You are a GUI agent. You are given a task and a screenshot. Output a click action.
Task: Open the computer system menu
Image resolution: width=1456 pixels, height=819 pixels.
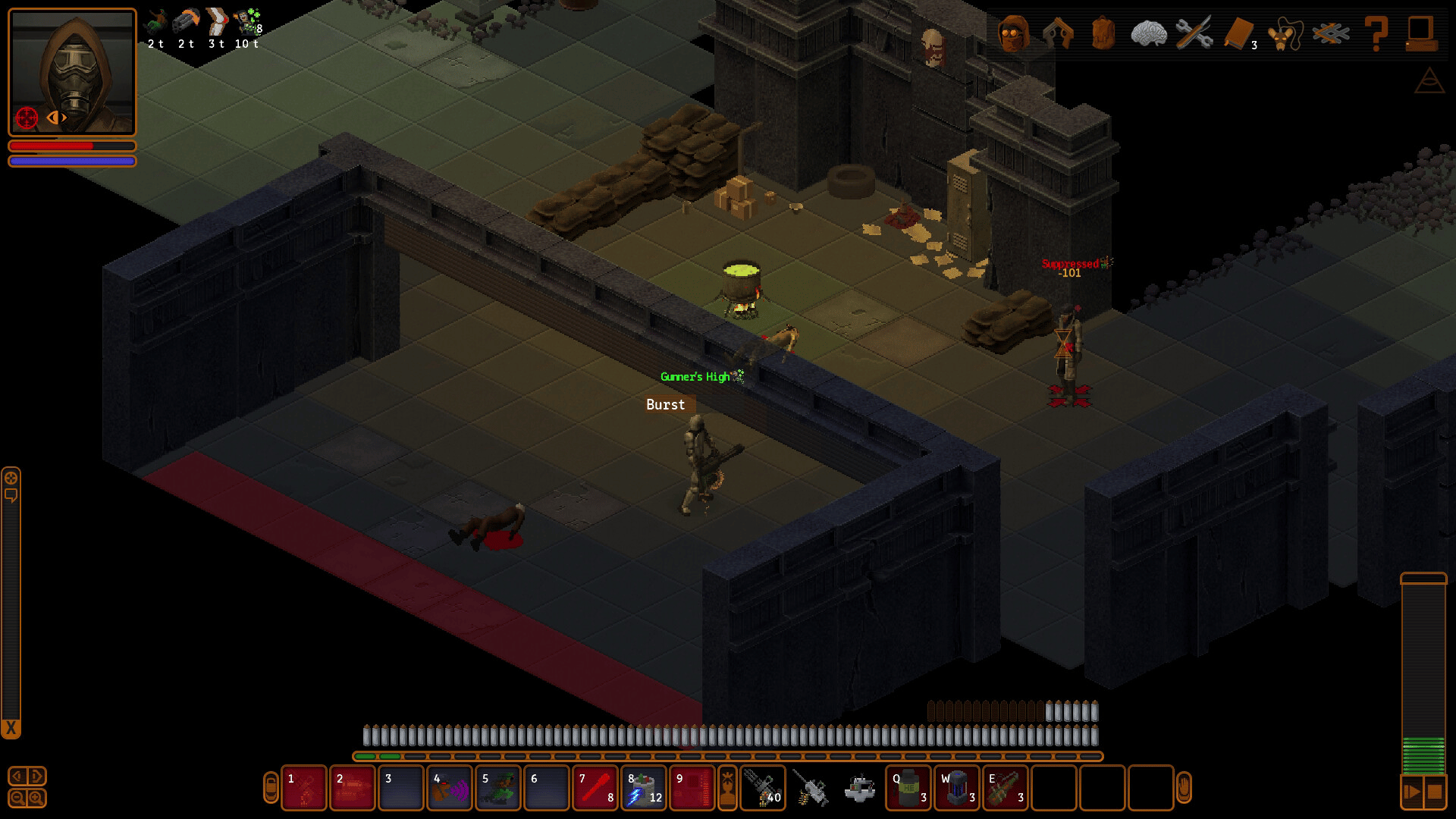coord(1420,33)
